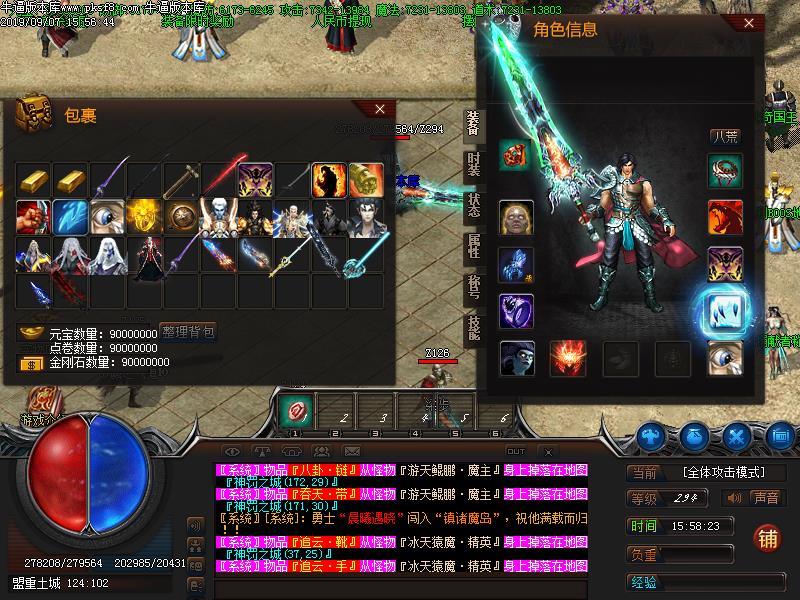The height and width of the screenshot is (600, 800).
Task: Click the 全体攻击模式 attack mode label
Action: click(722, 472)
